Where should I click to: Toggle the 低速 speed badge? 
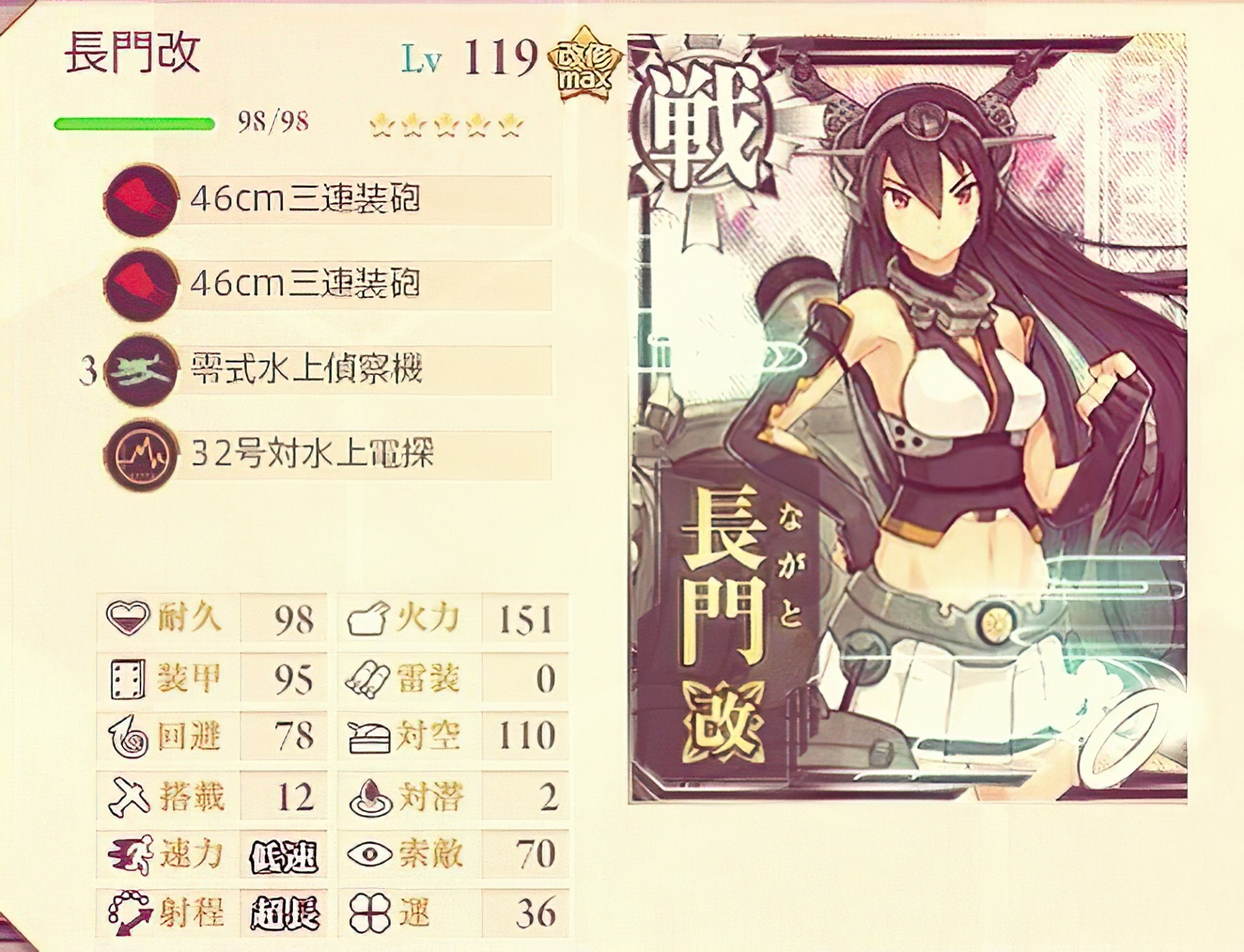tap(285, 855)
